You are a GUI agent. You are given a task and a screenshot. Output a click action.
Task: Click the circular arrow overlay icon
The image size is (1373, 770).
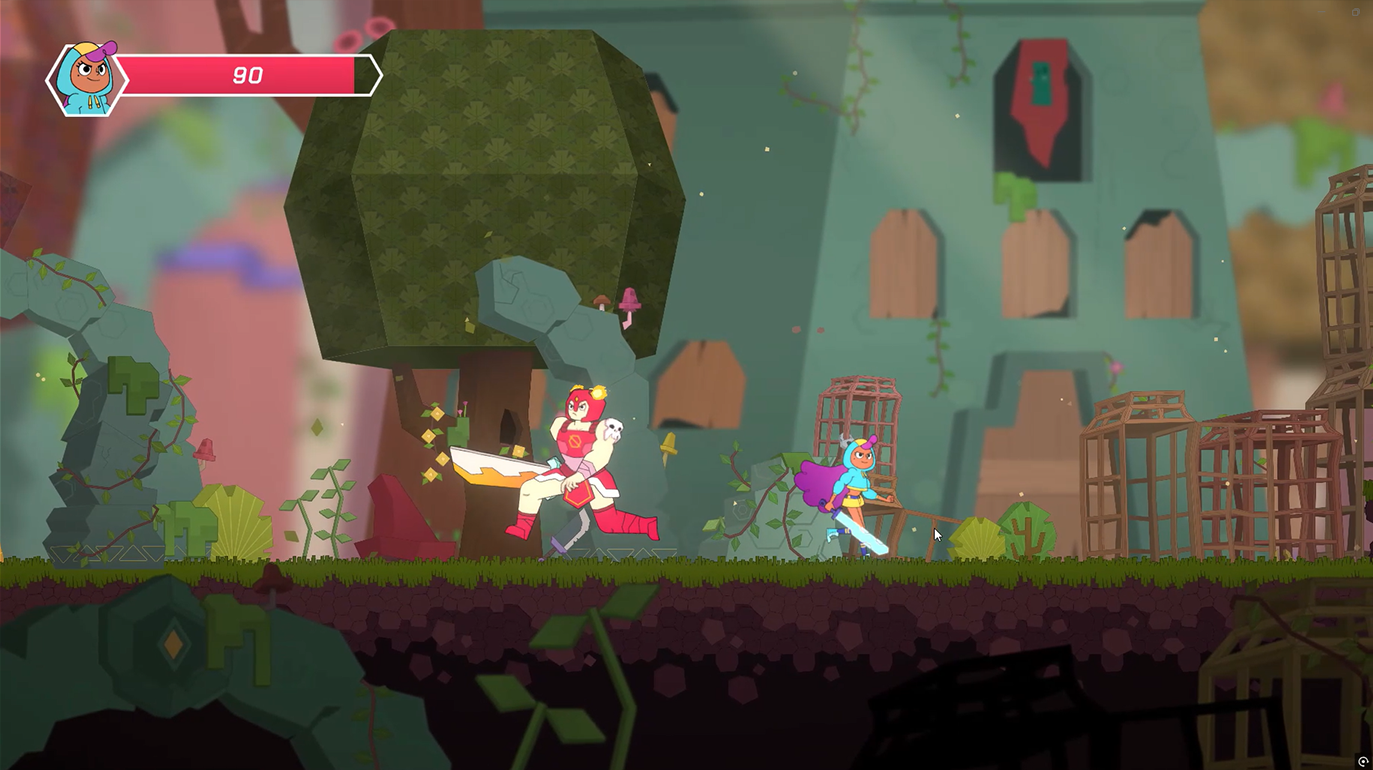tap(1362, 761)
